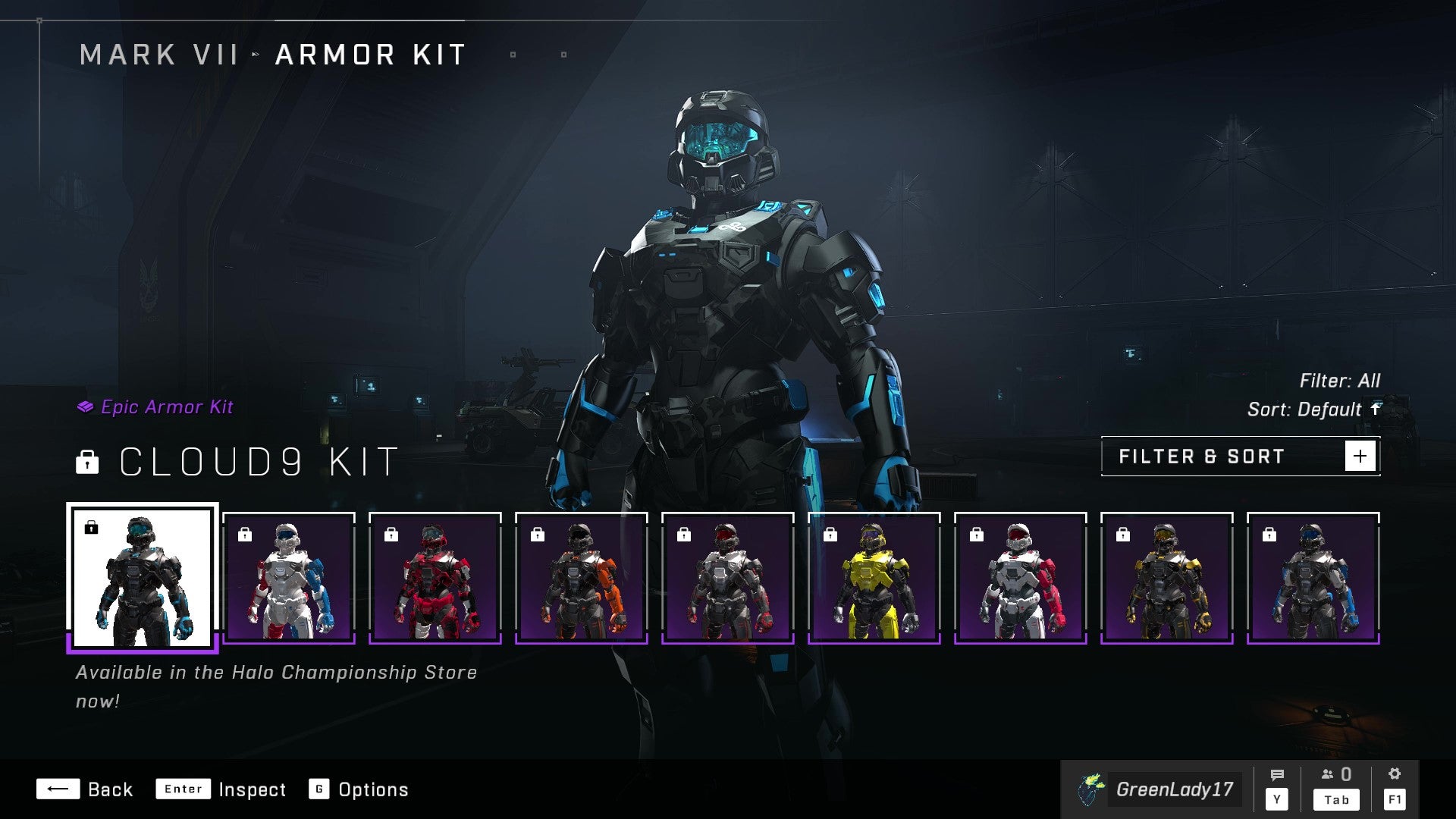Click the Epic Armor Kit rarity icon

click(x=86, y=407)
